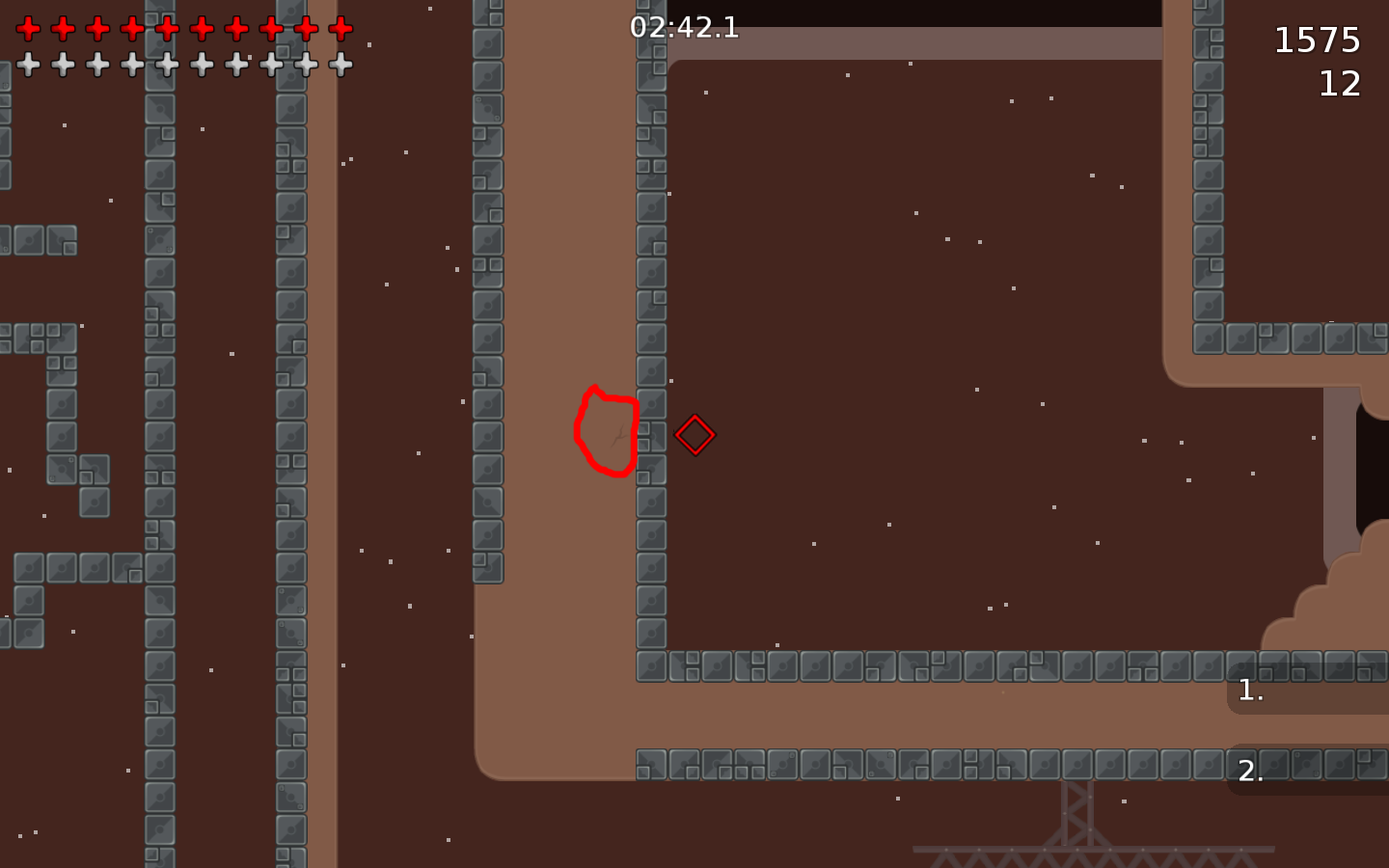This screenshot has height=868, width=1389.
Task: Expand the item labeled 1.
Action: point(1250,689)
